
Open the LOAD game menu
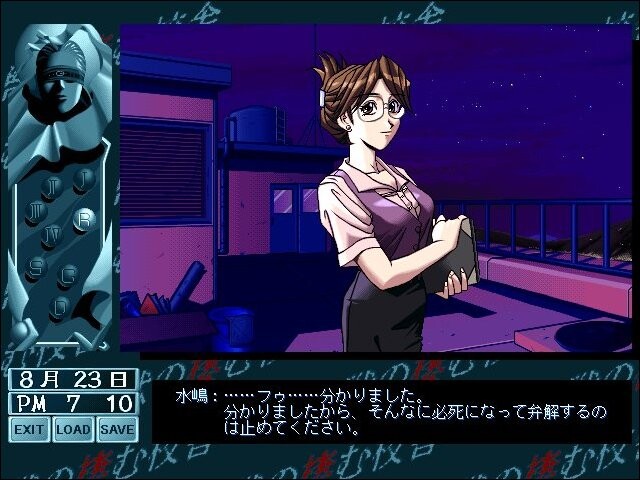click(x=73, y=430)
